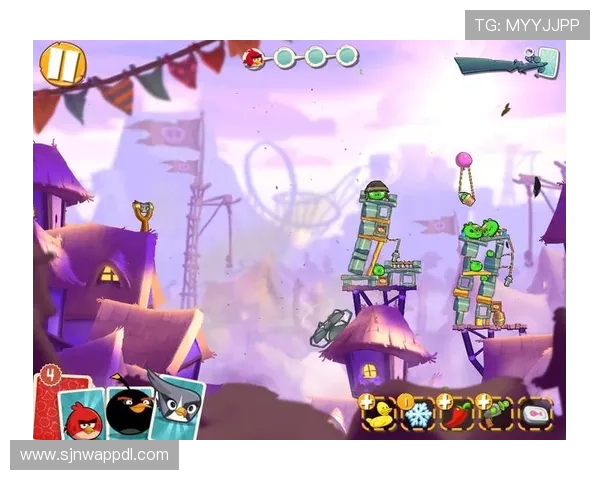Pick the Silver grey bird card
This screenshot has width=600, height=480.
(174, 404)
